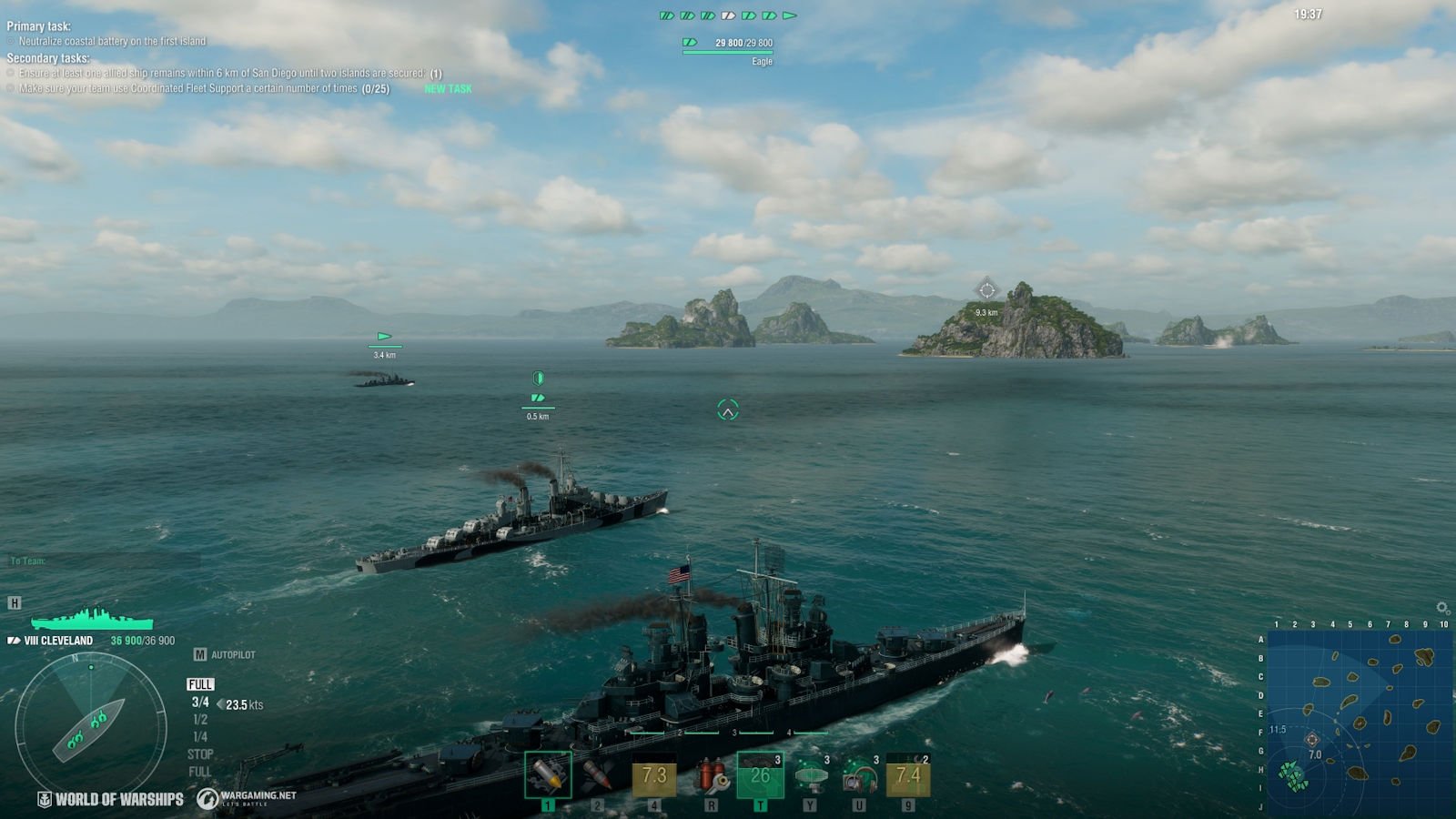Select the objective marker on the minimap
The width and height of the screenshot is (1456, 819).
pos(1311,740)
